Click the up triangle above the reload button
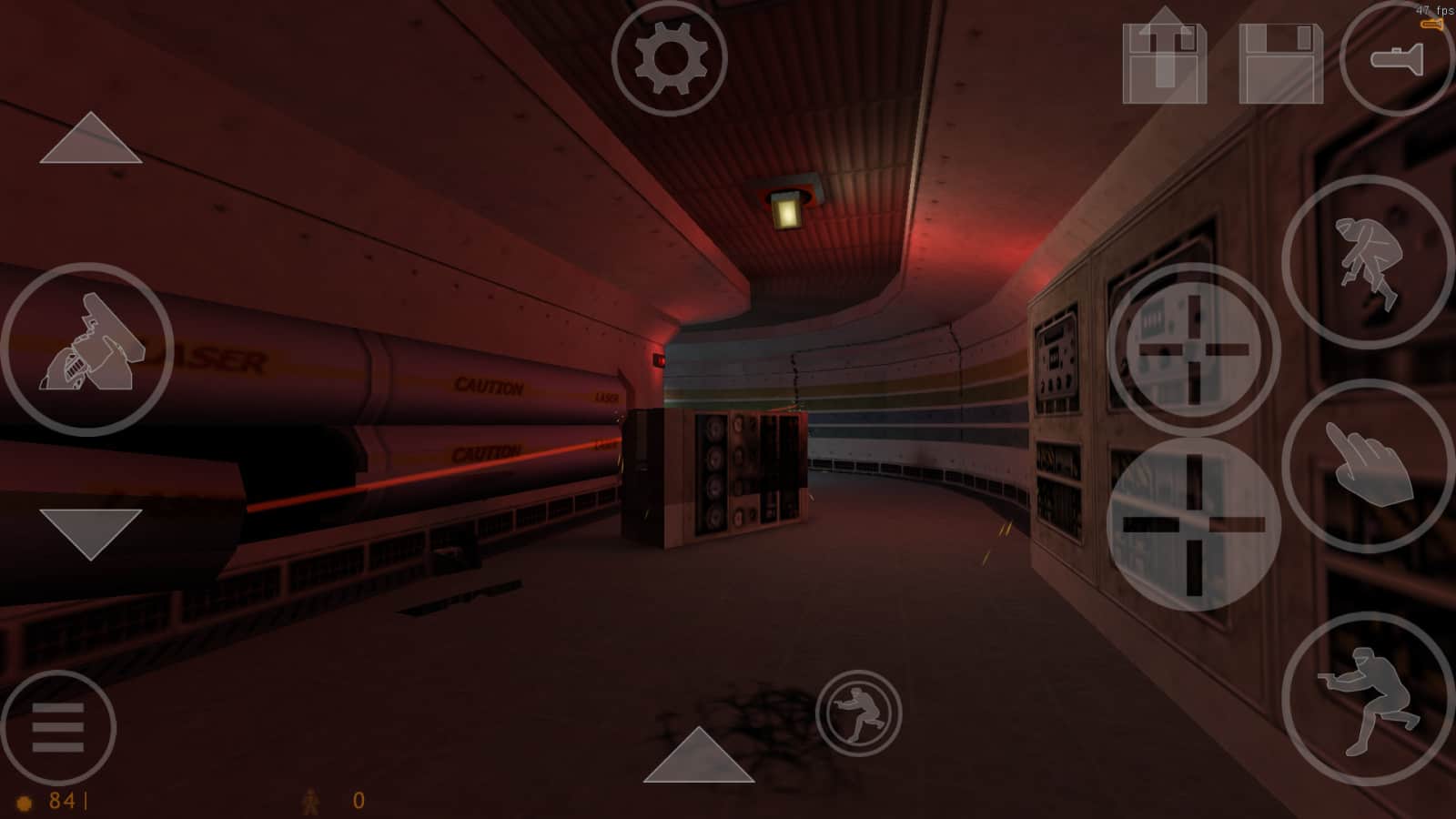Viewport: 1456px width, 819px height. pos(90,139)
